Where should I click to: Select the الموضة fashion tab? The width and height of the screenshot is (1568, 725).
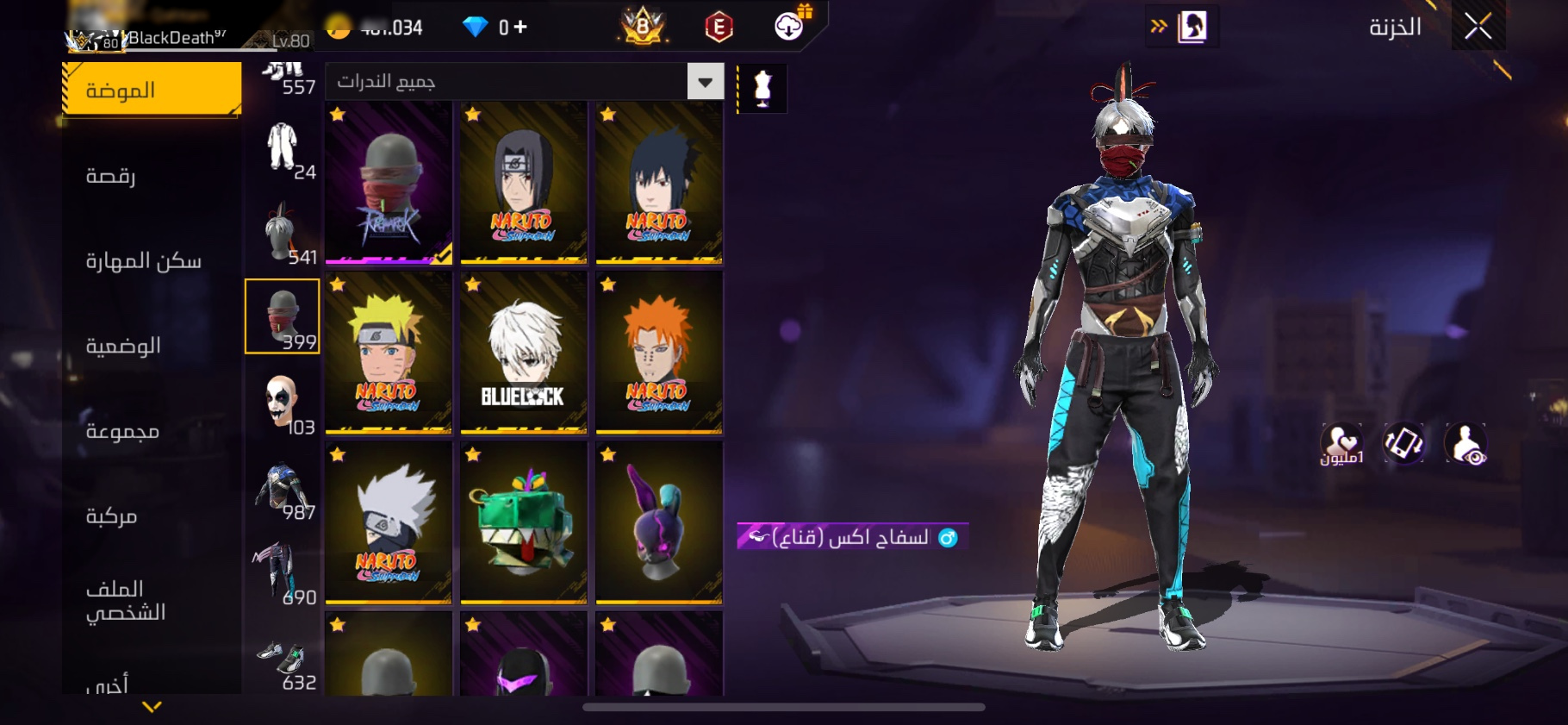152,90
